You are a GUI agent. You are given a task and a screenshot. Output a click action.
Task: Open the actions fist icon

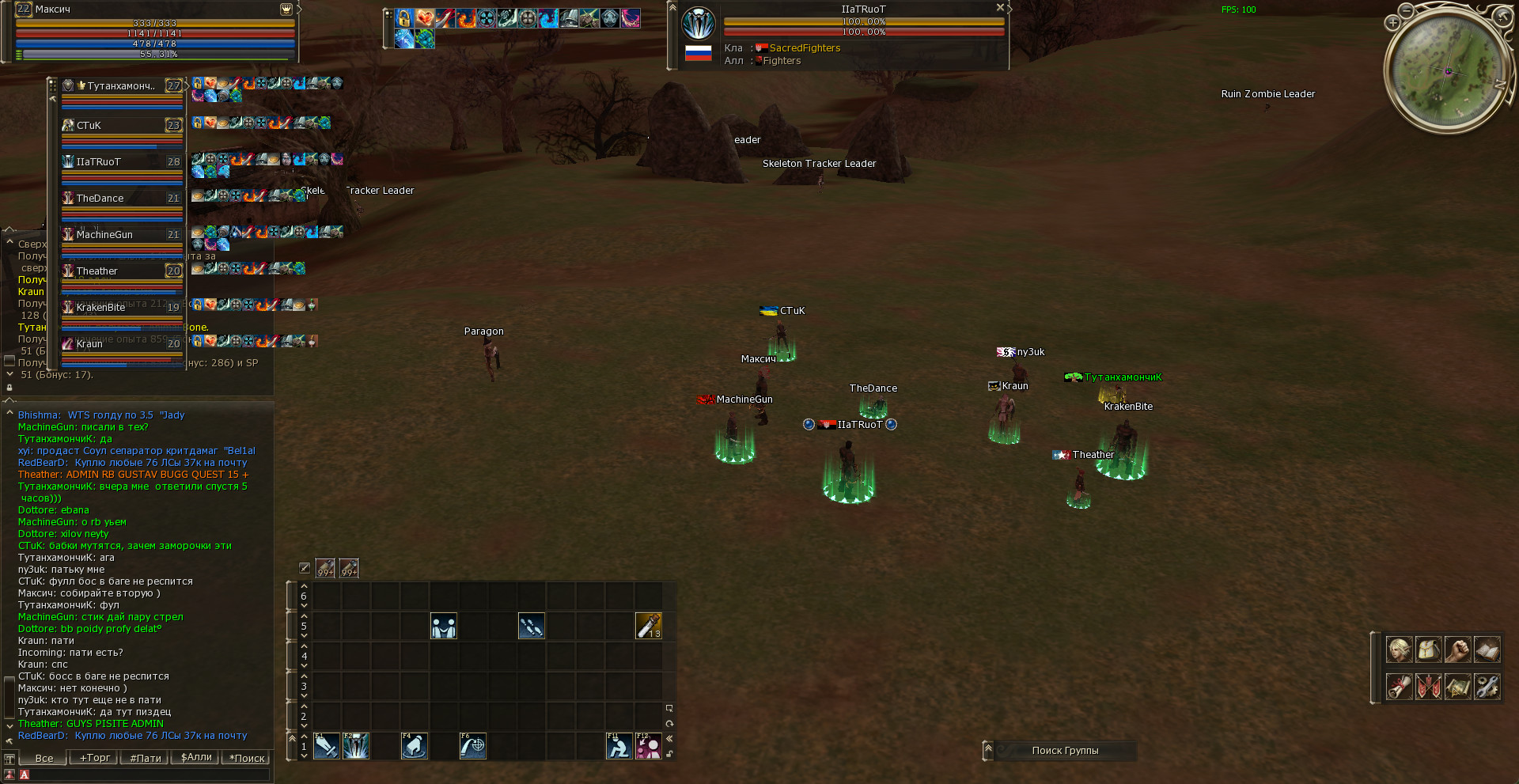coord(1457,650)
